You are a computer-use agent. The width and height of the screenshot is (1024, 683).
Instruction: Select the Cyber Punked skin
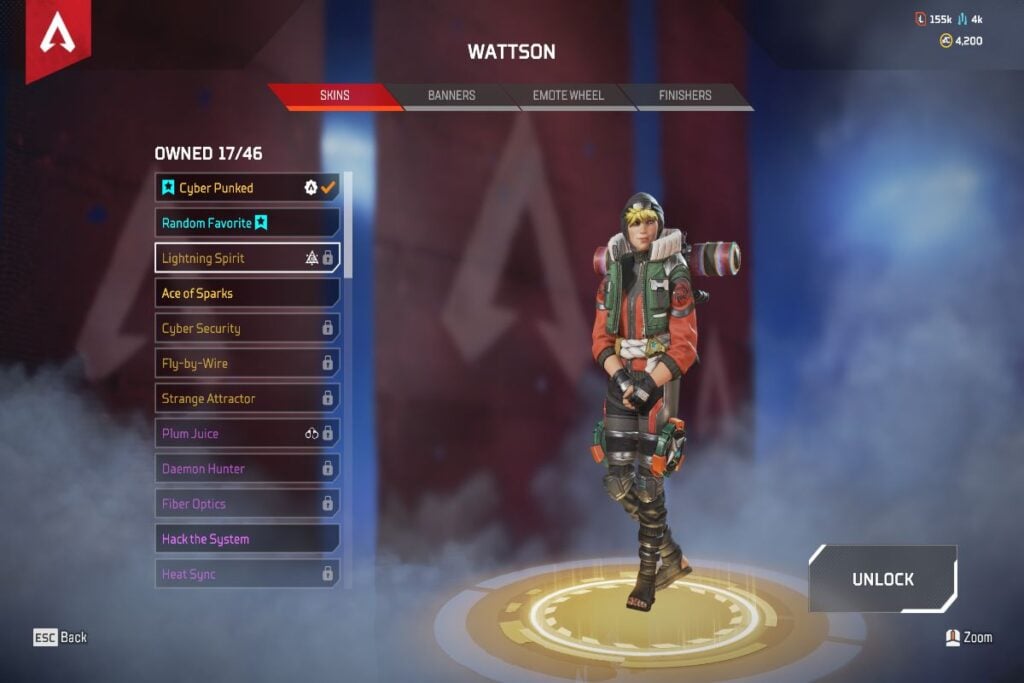click(247, 188)
